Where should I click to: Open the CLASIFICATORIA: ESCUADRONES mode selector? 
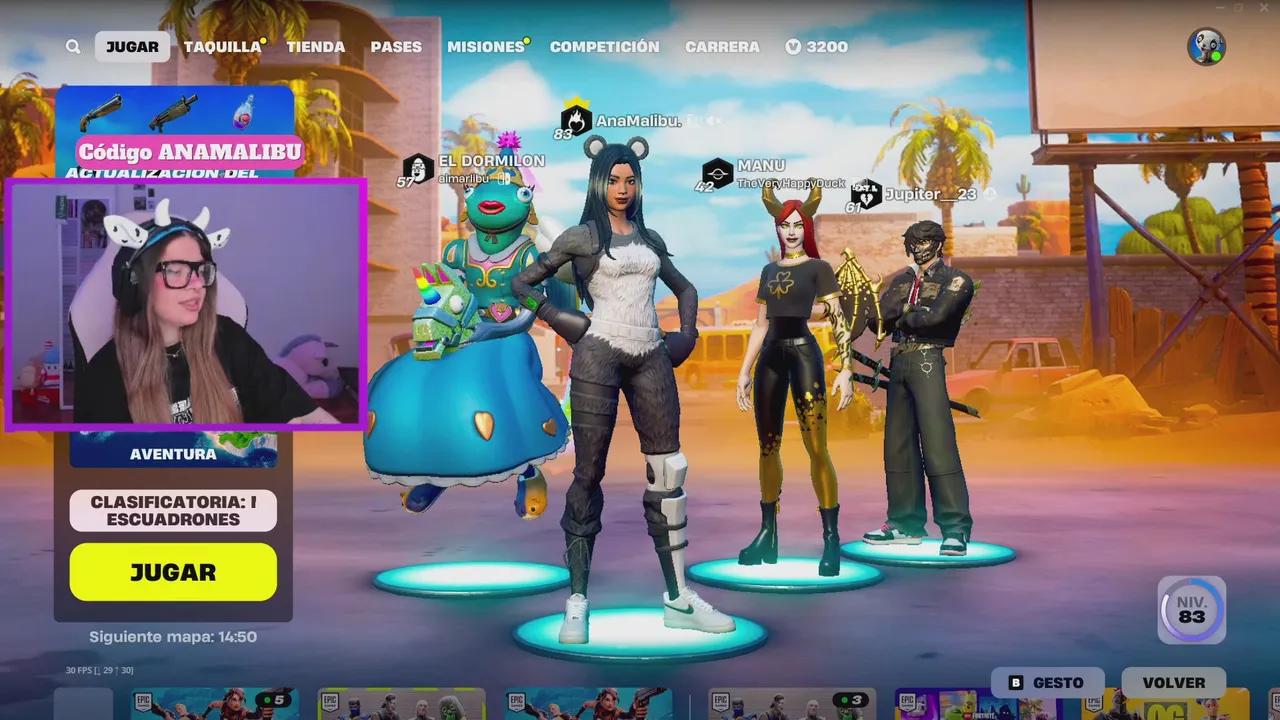click(172, 510)
